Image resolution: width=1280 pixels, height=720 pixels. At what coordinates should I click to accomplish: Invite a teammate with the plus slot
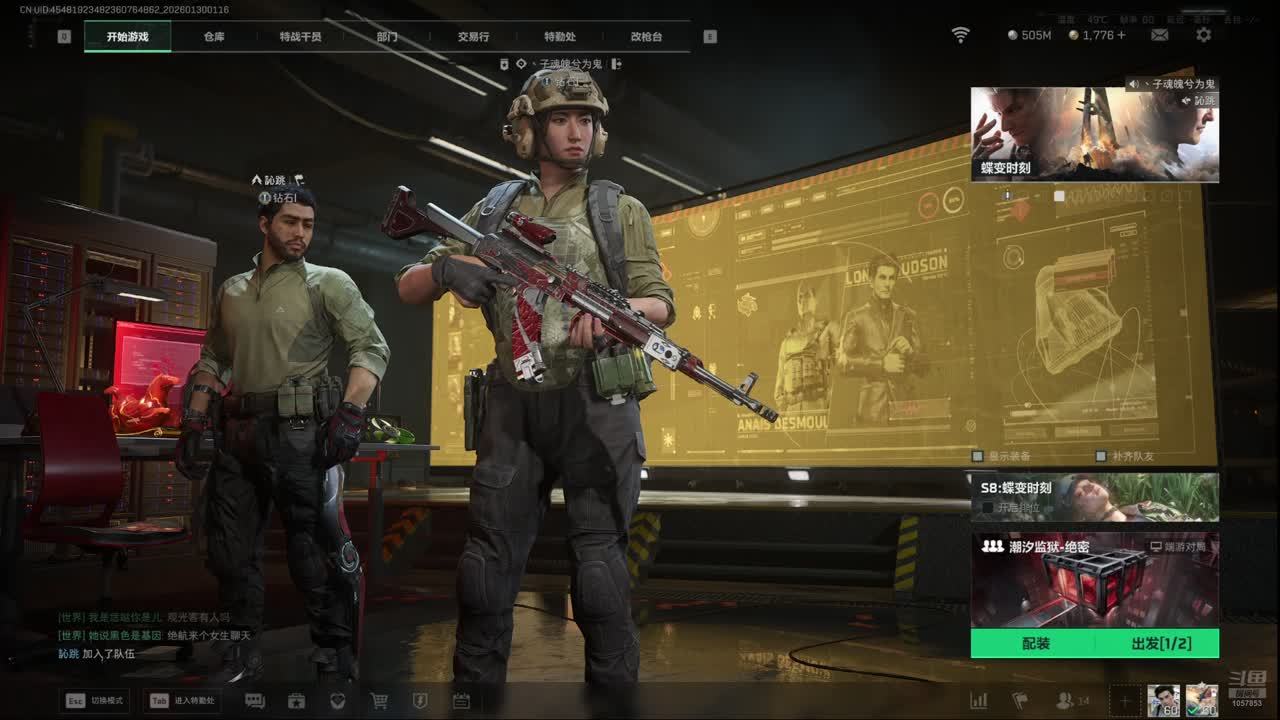(x=1124, y=701)
